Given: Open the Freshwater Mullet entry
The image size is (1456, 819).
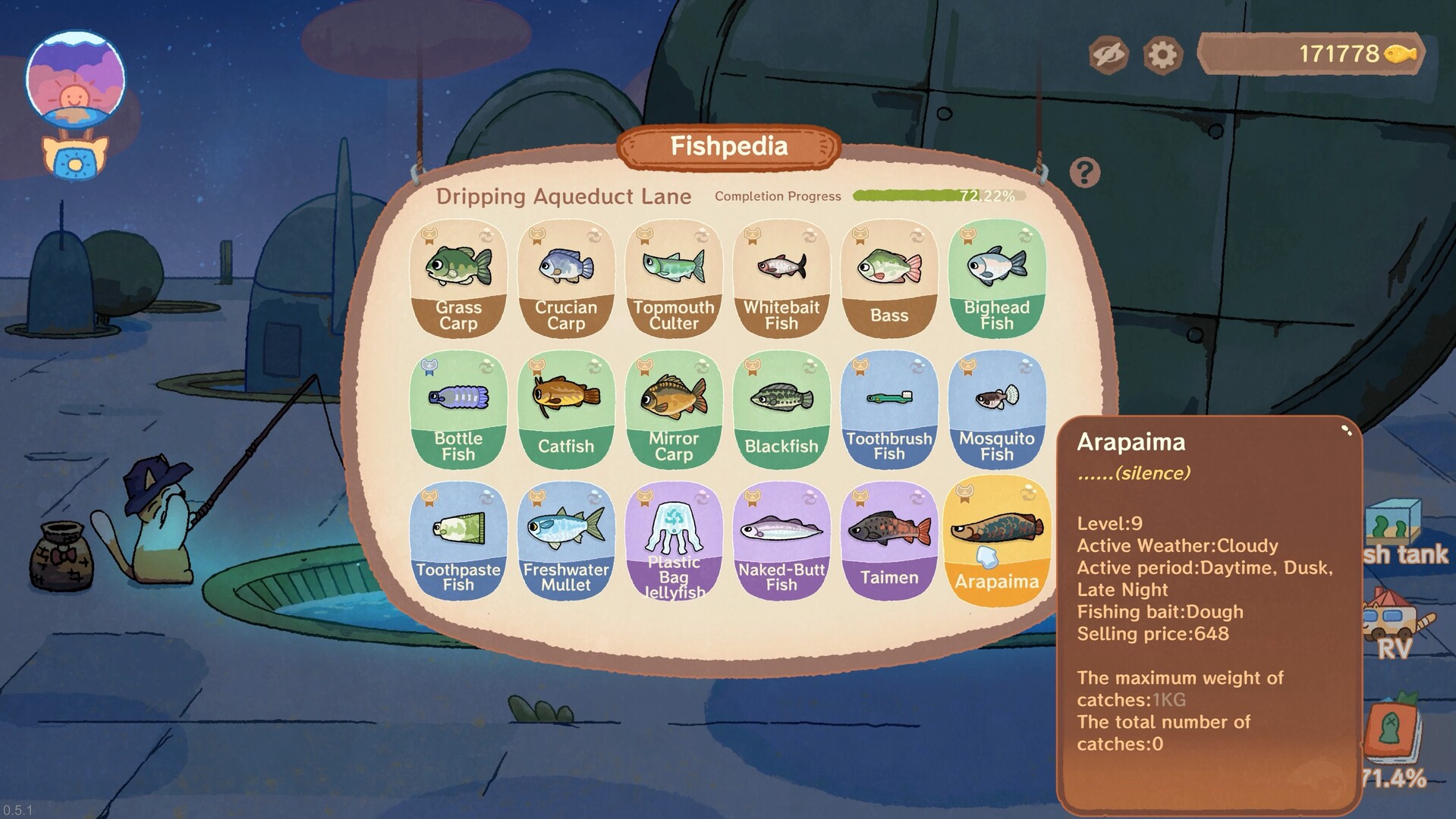Looking at the screenshot, I should click(566, 541).
